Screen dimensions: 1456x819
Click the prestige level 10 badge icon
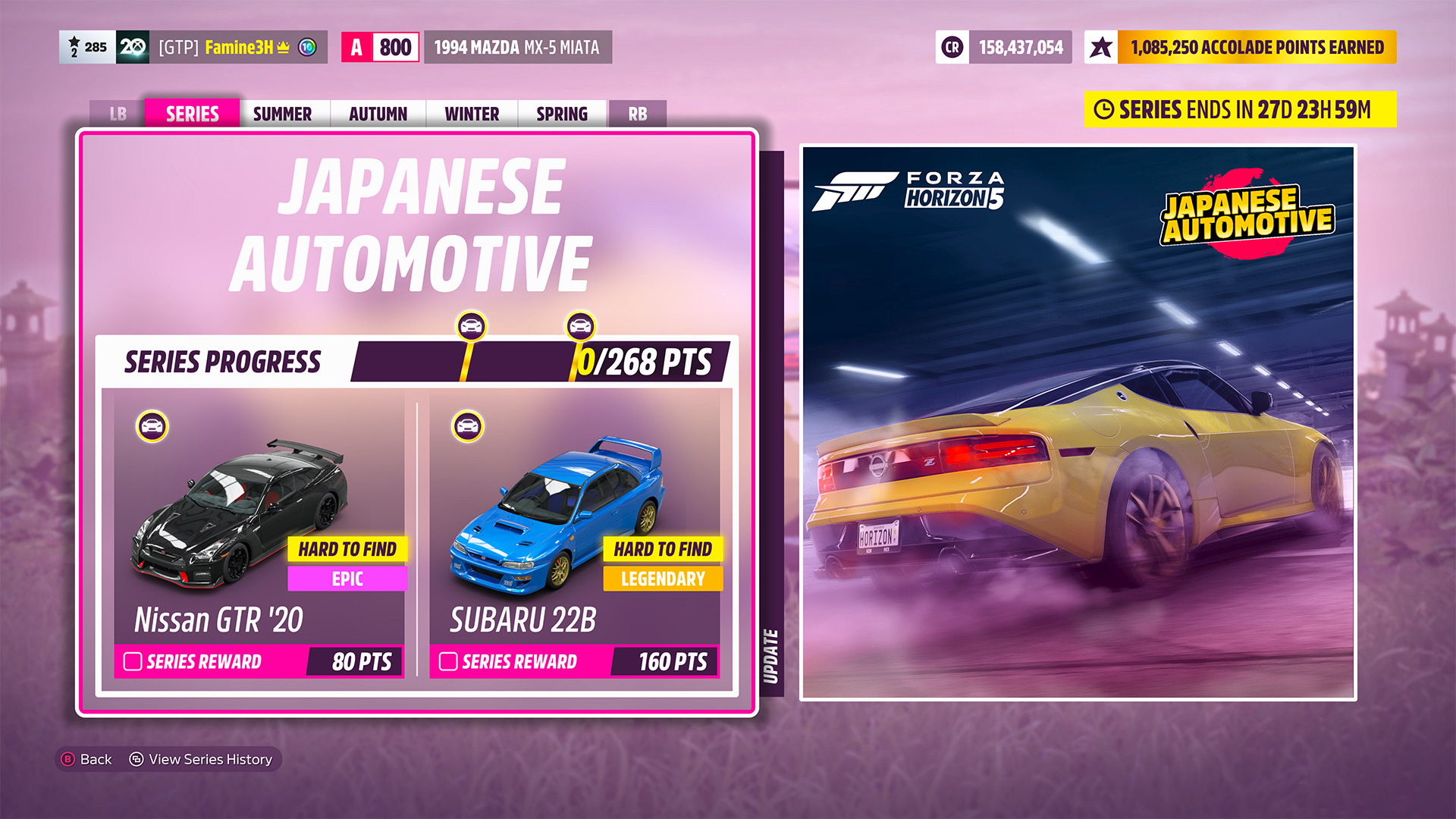coord(306,47)
